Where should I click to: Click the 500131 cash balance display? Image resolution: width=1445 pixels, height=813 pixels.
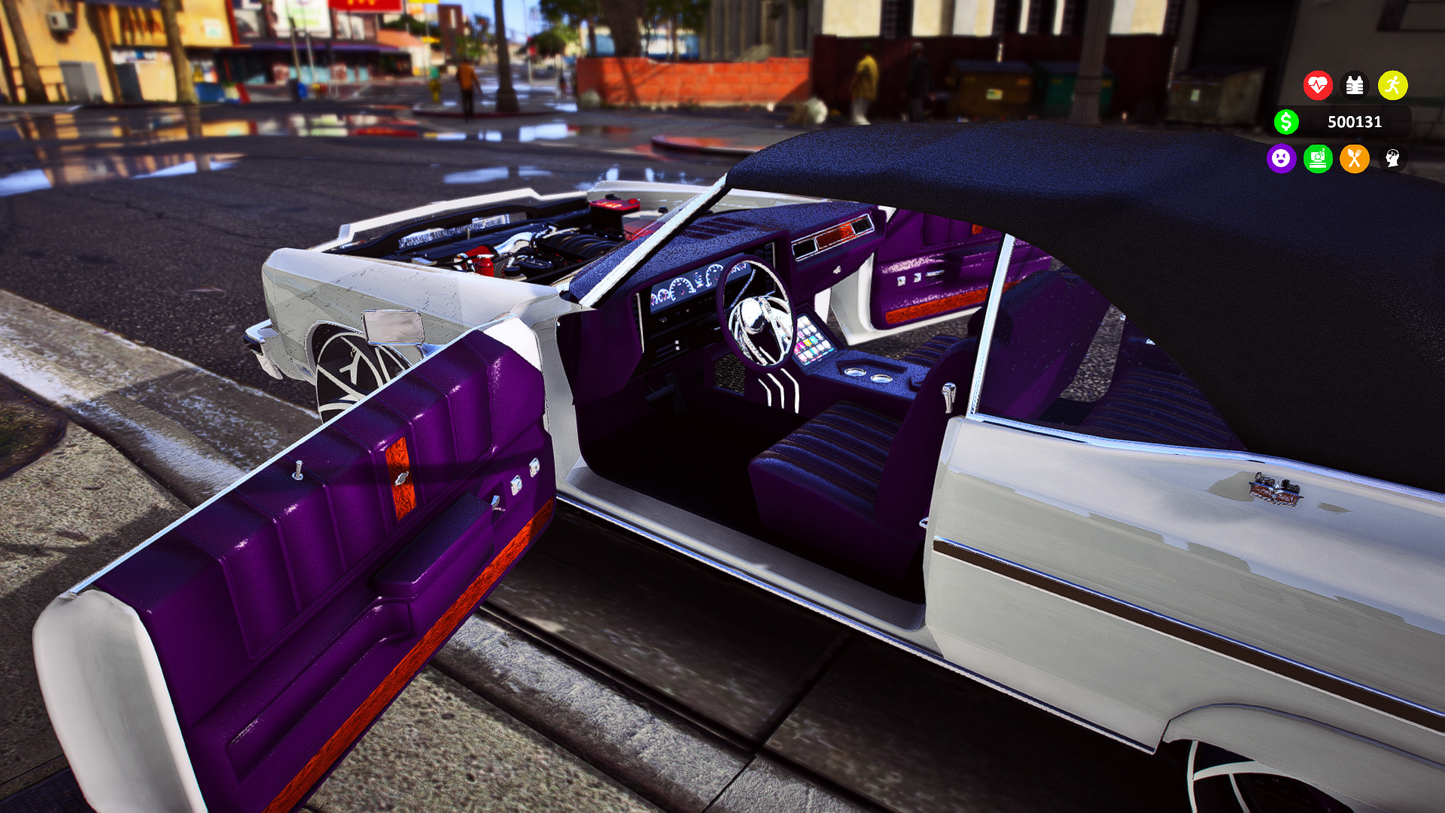click(1356, 121)
